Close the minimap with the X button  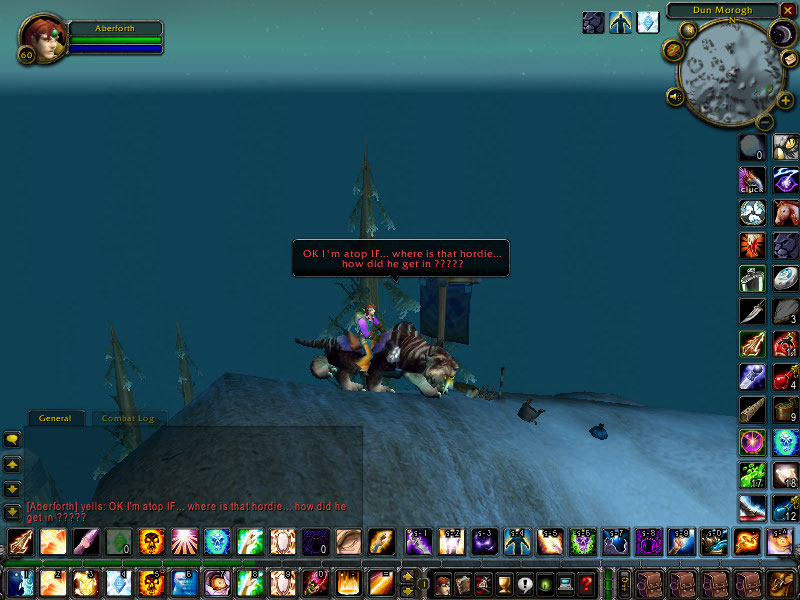[x=788, y=11]
